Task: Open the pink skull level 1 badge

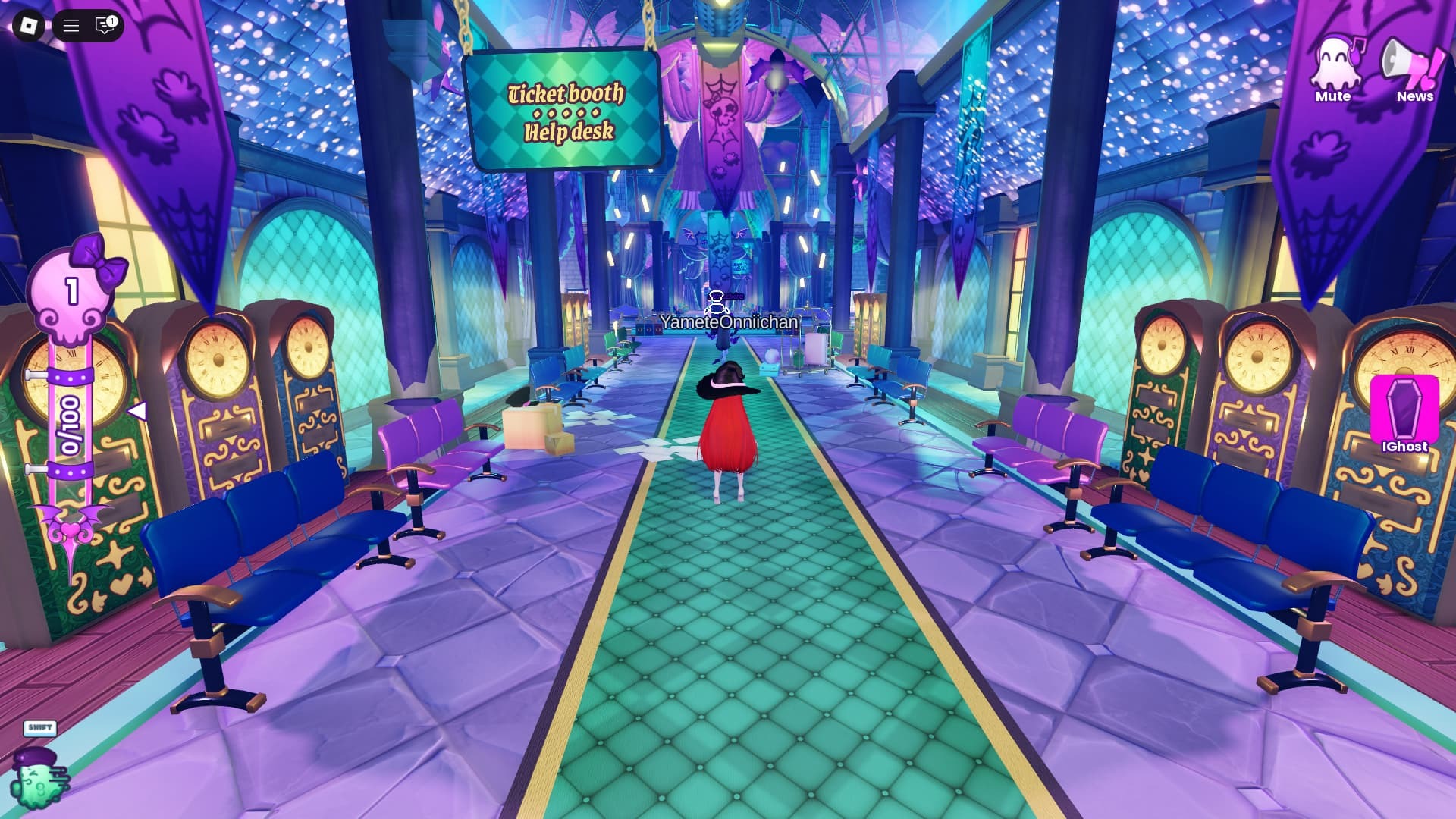Action: (x=73, y=292)
